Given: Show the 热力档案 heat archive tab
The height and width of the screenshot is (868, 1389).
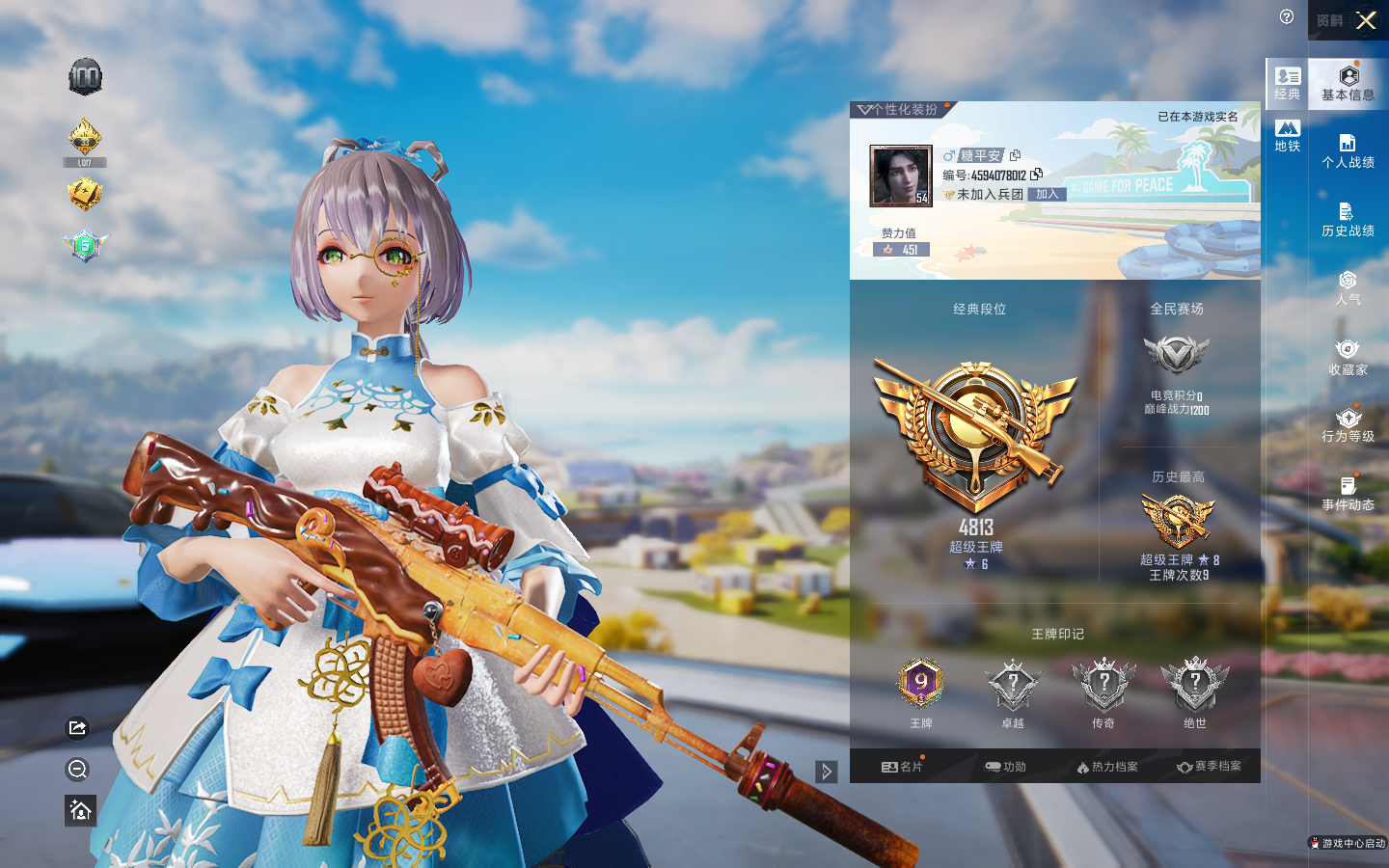Looking at the screenshot, I should pos(1107,767).
